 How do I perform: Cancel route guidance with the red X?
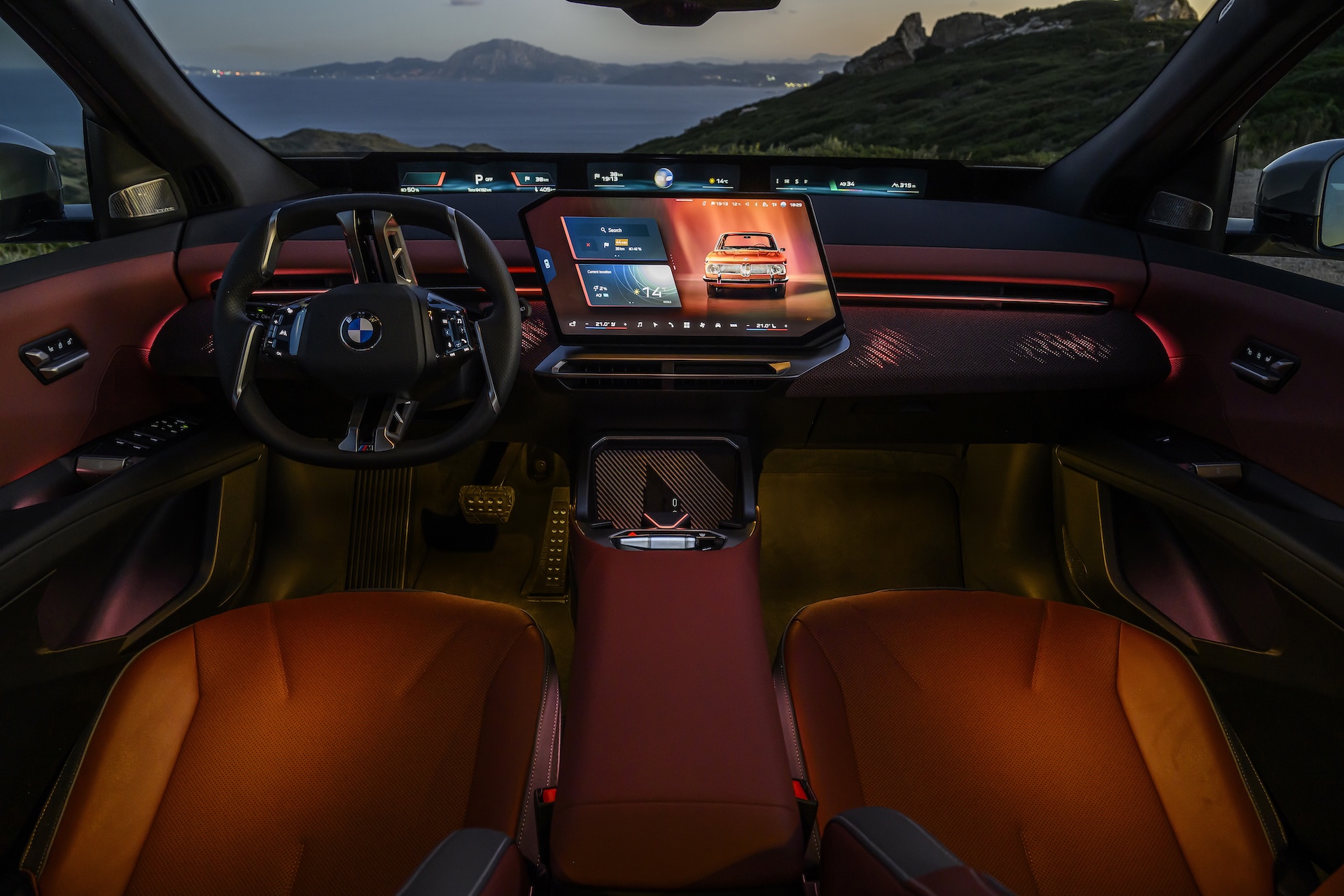pos(587,246)
